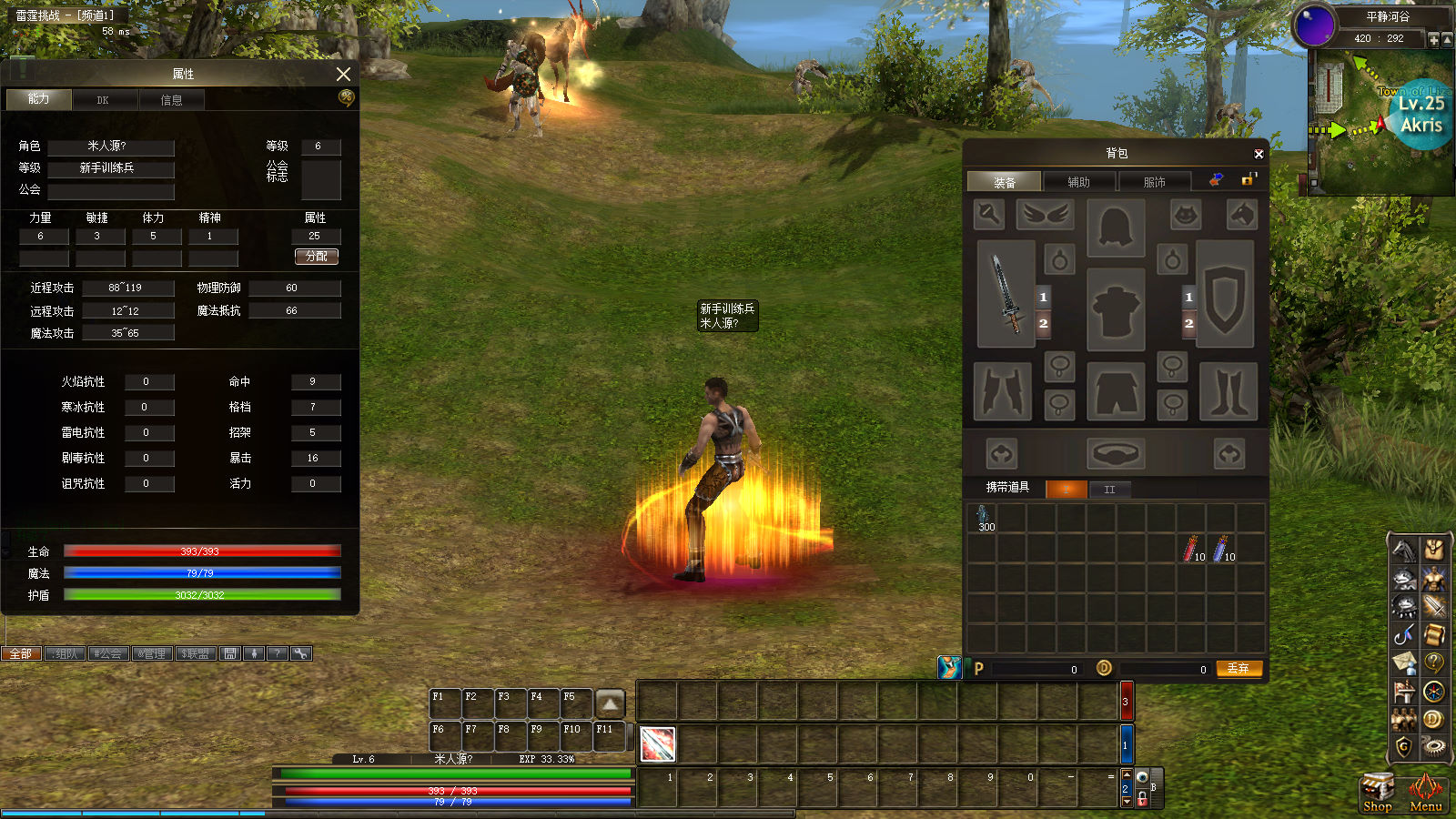Expand the hotkey bar up arrow
1456x819 pixels.
(610, 703)
